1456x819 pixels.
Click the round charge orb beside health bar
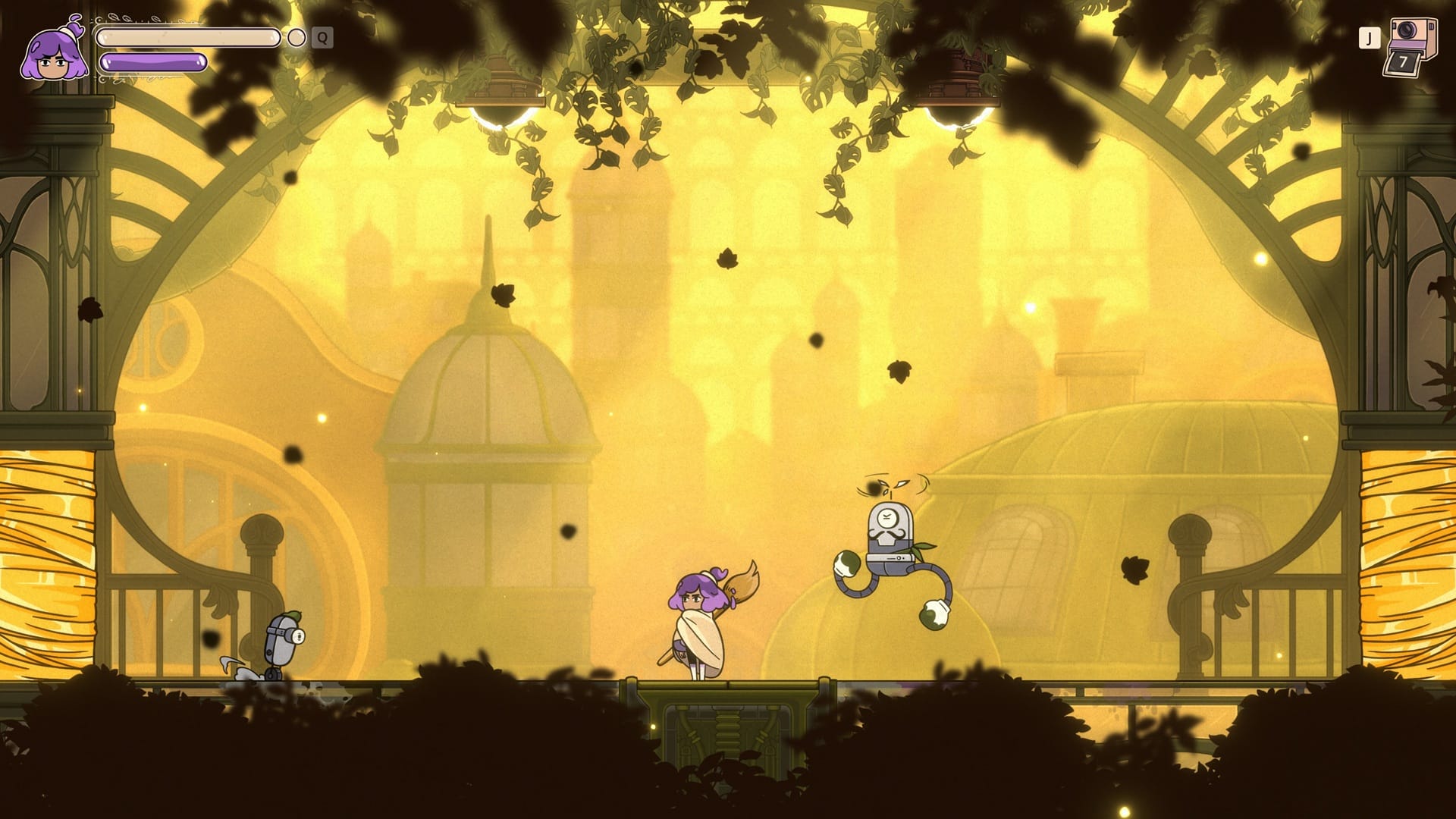click(297, 37)
